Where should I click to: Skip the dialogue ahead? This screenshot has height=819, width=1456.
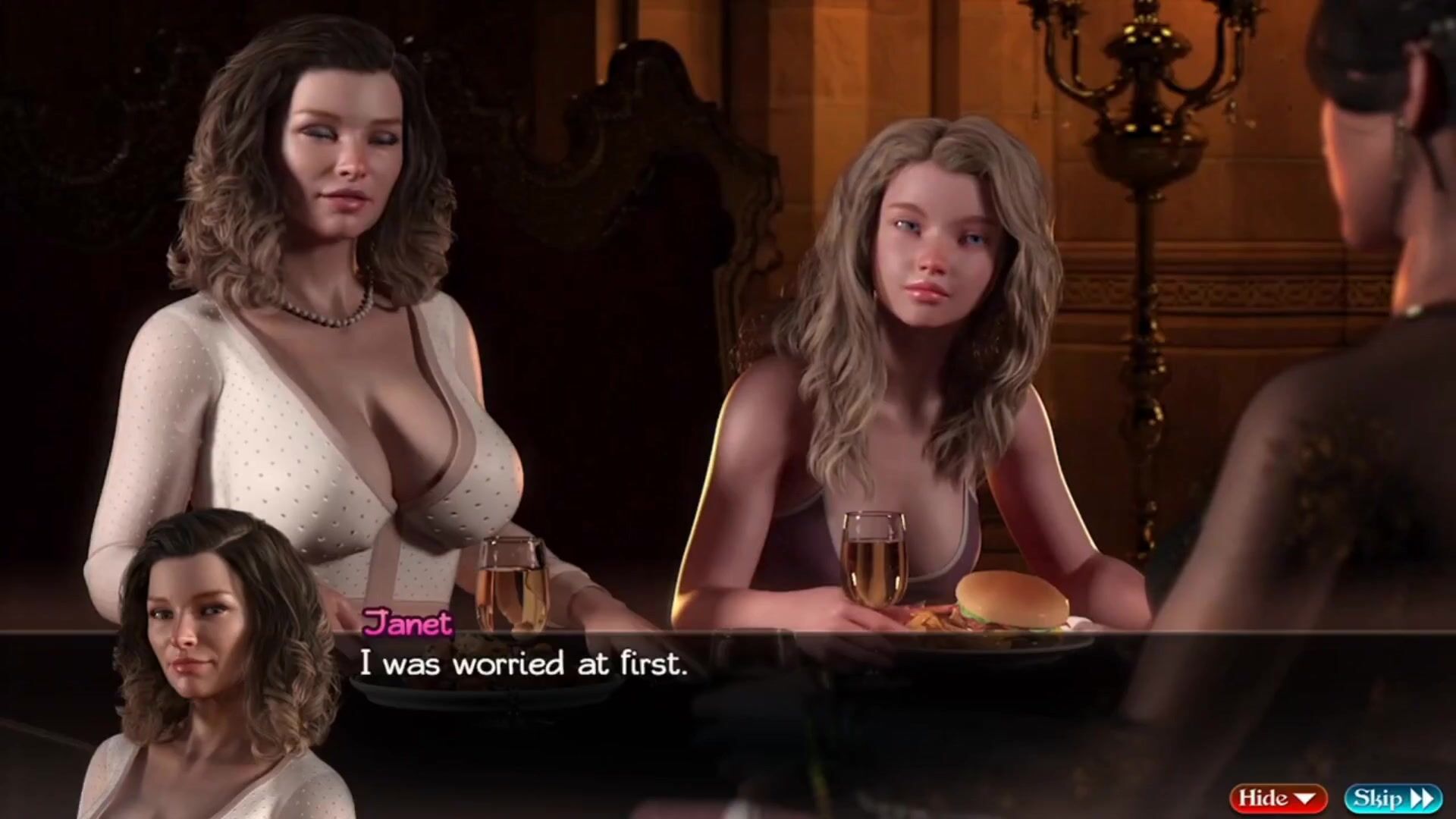[x=1393, y=799]
